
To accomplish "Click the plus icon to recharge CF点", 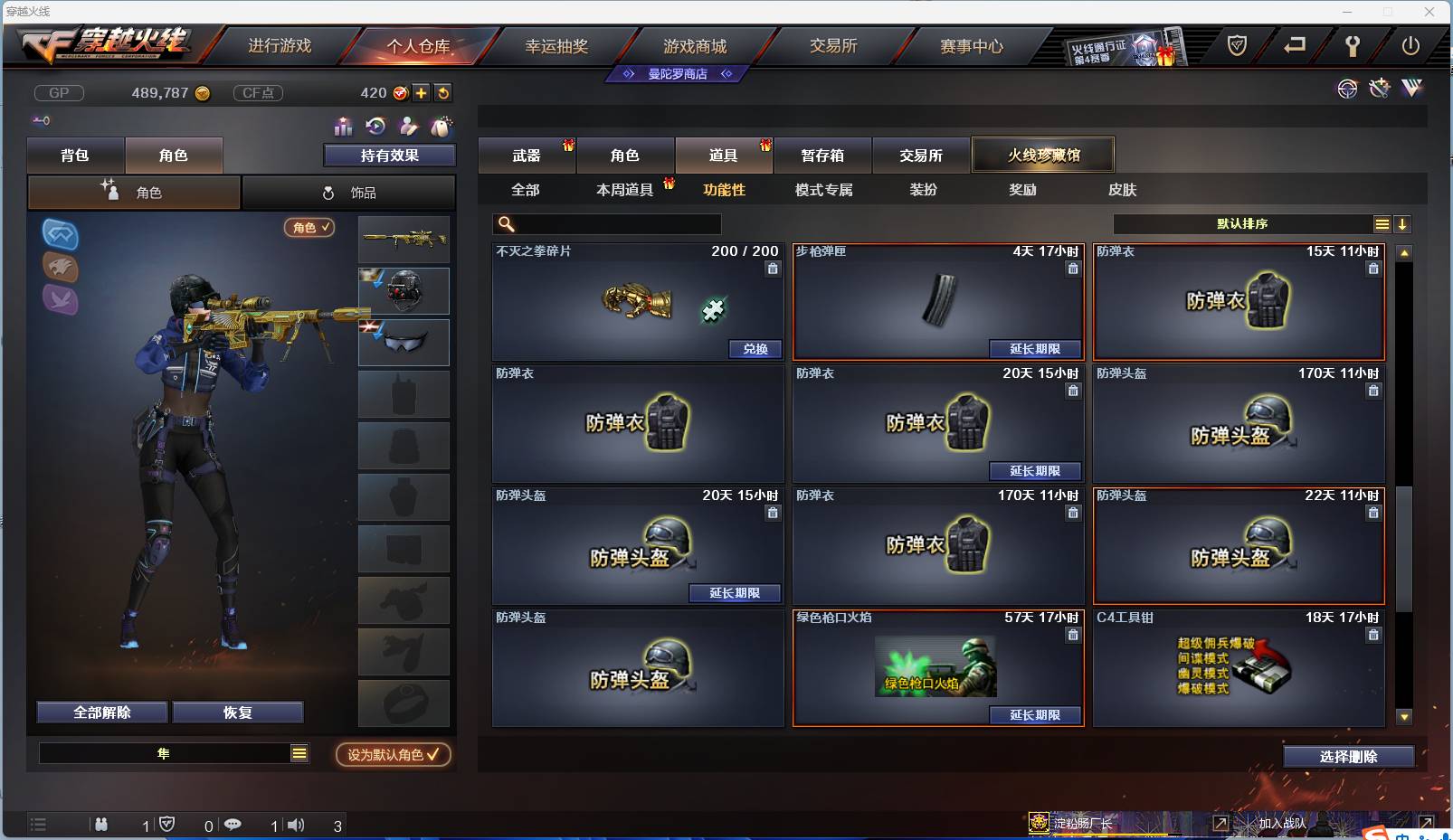I will (422, 92).
